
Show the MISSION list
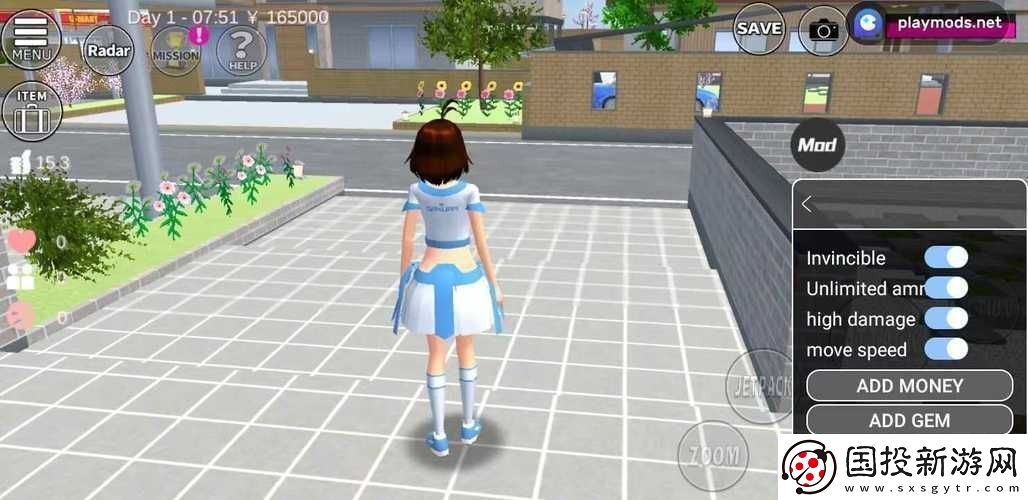pyautogui.click(x=176, y=51)
